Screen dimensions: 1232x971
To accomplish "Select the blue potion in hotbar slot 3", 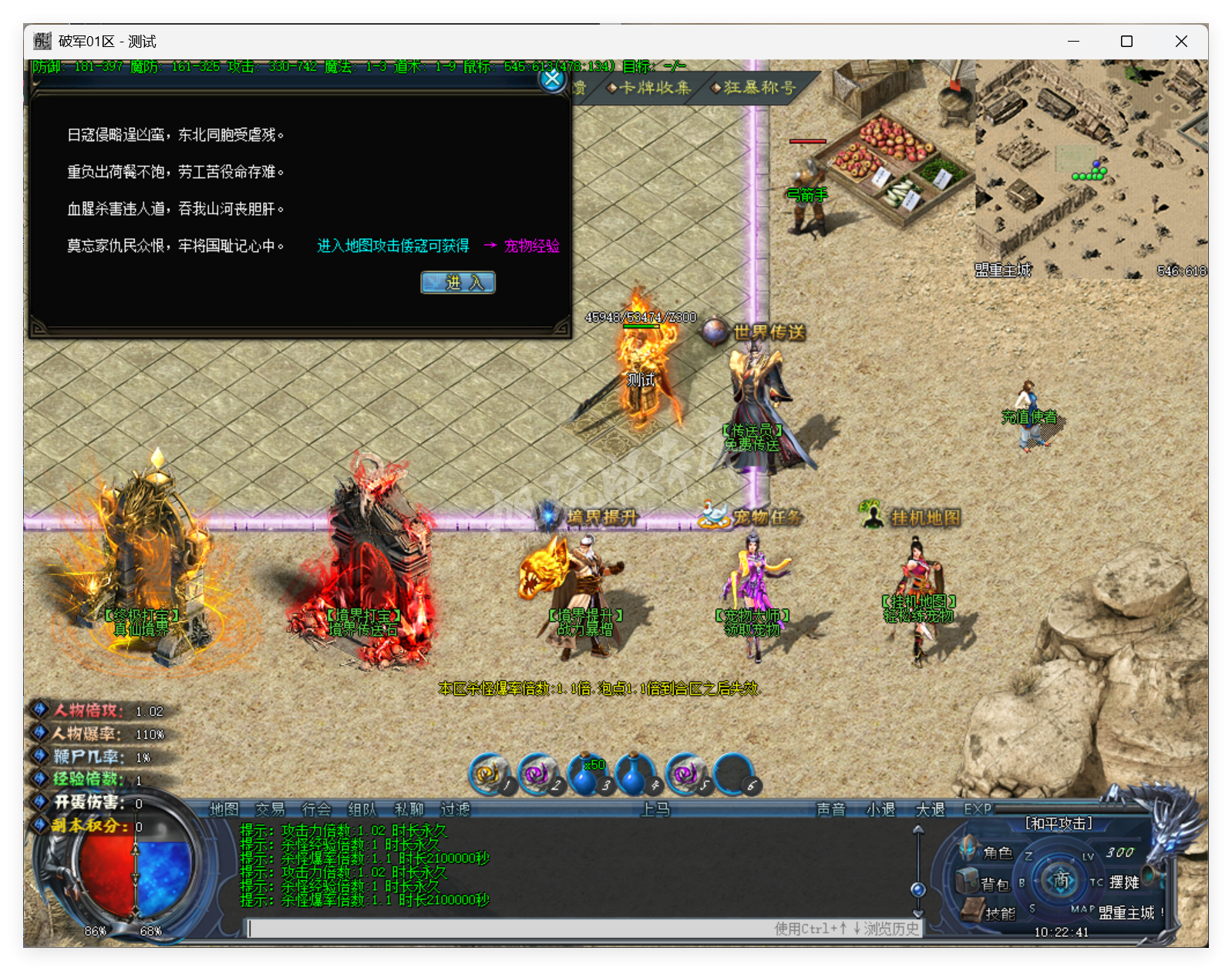I will (588, 778).
